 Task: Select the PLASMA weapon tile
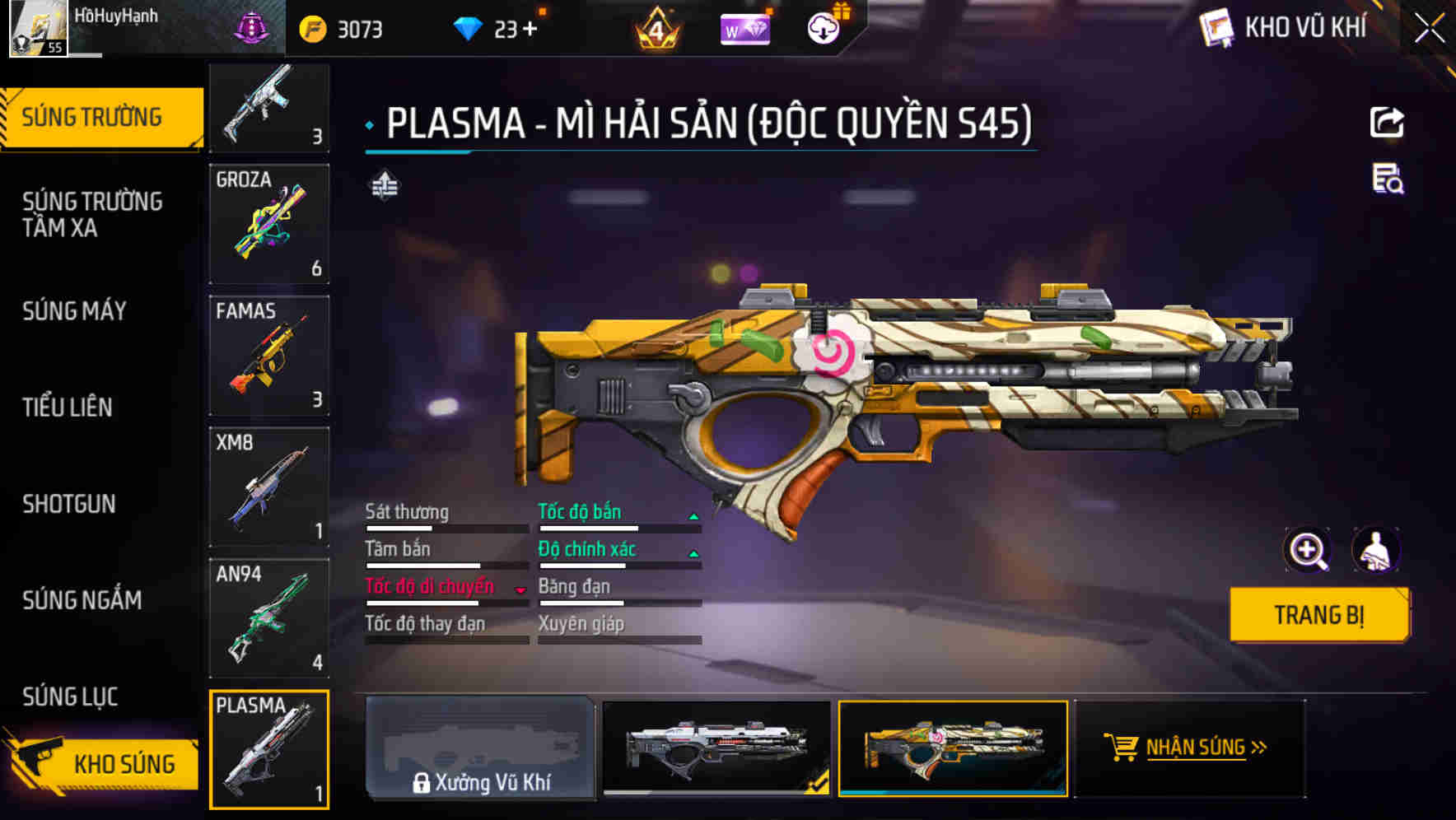click(x=269, y=749)
